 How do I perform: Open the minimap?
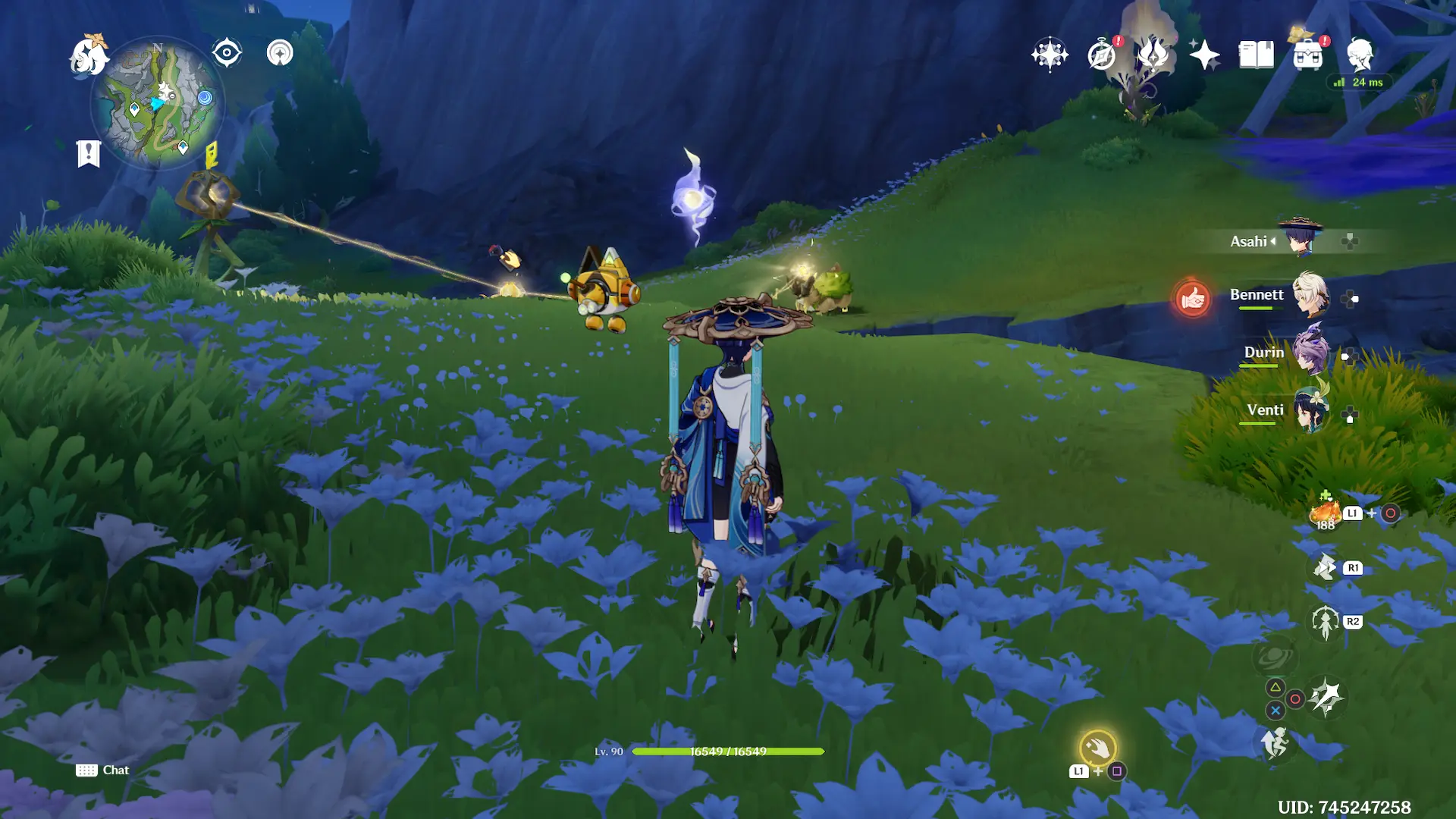coord(158,102)
